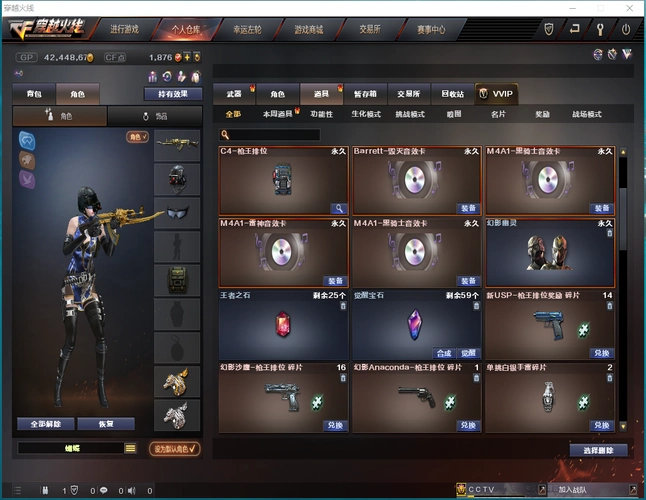Exchange the 幻影Anaconda fragment with 兑换

pyautogui.click(x=468, y=425)
